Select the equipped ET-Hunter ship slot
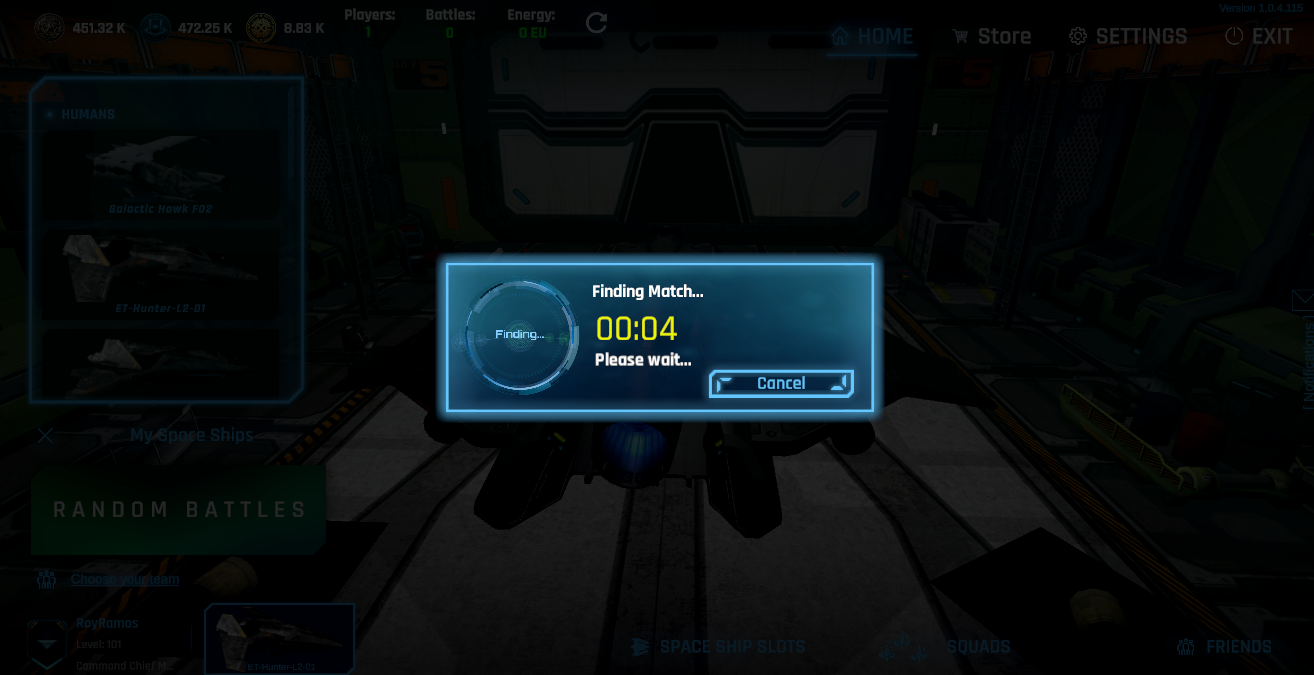This screenshot has width=1314, height=675. pos(279,639)
